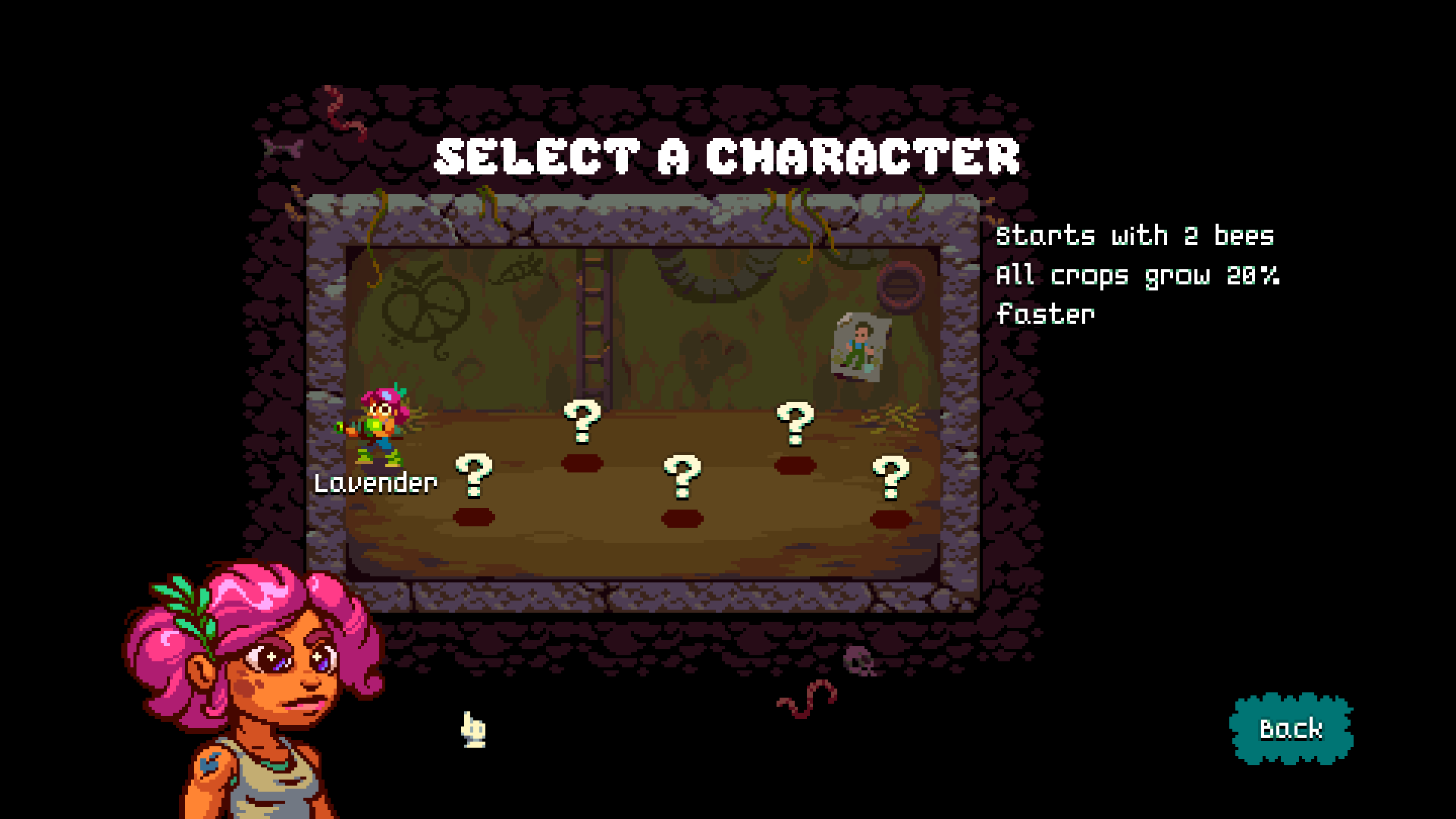
Task: Go back with the Back button
Action: click(x=1291, y=729)
